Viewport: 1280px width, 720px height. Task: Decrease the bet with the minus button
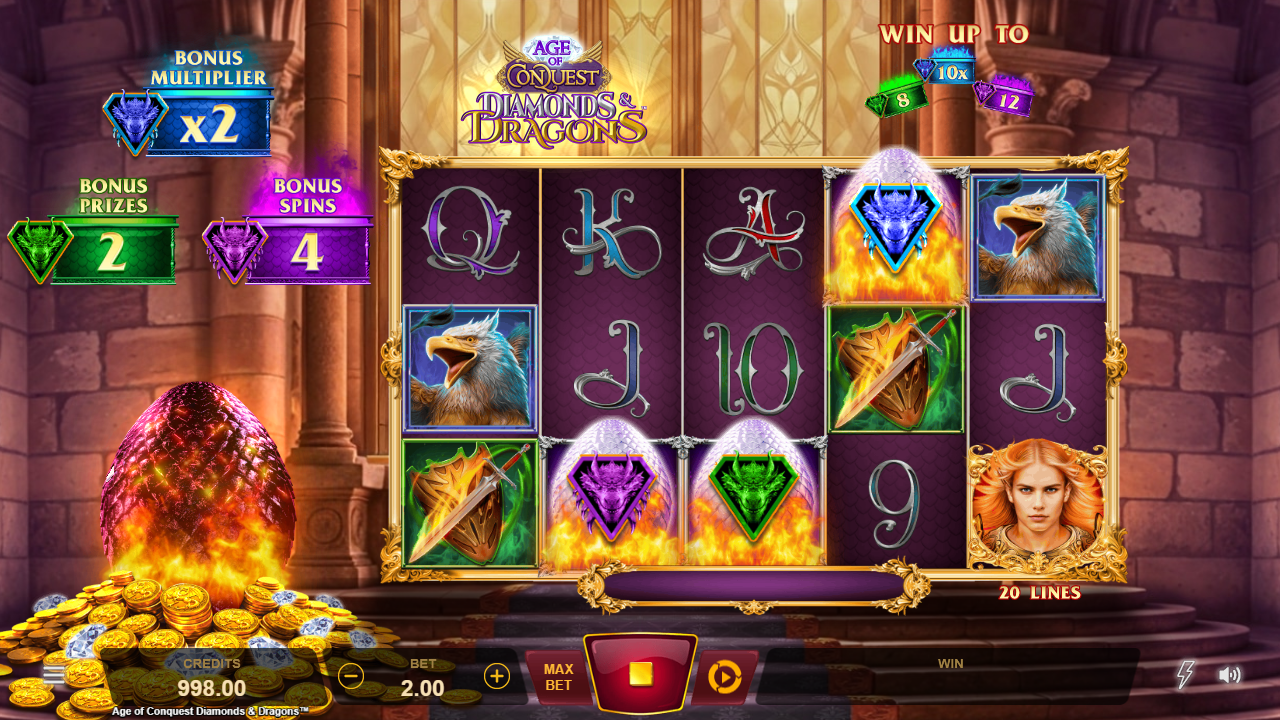pos(351,676)
